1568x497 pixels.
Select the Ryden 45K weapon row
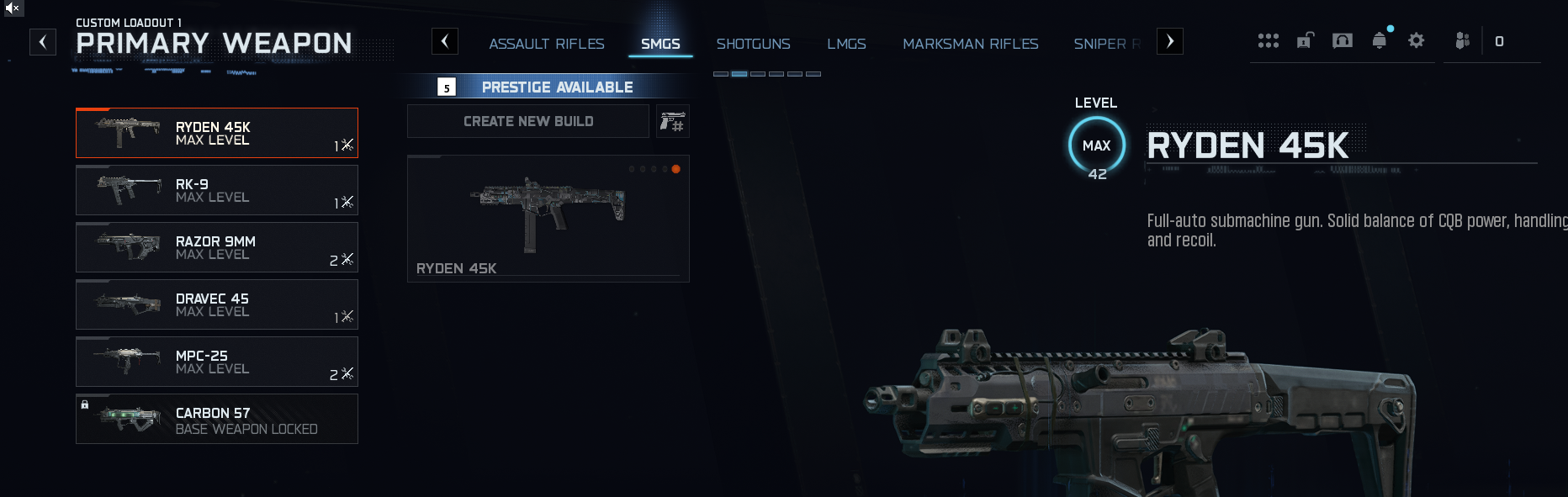click(x=217, y=133)
